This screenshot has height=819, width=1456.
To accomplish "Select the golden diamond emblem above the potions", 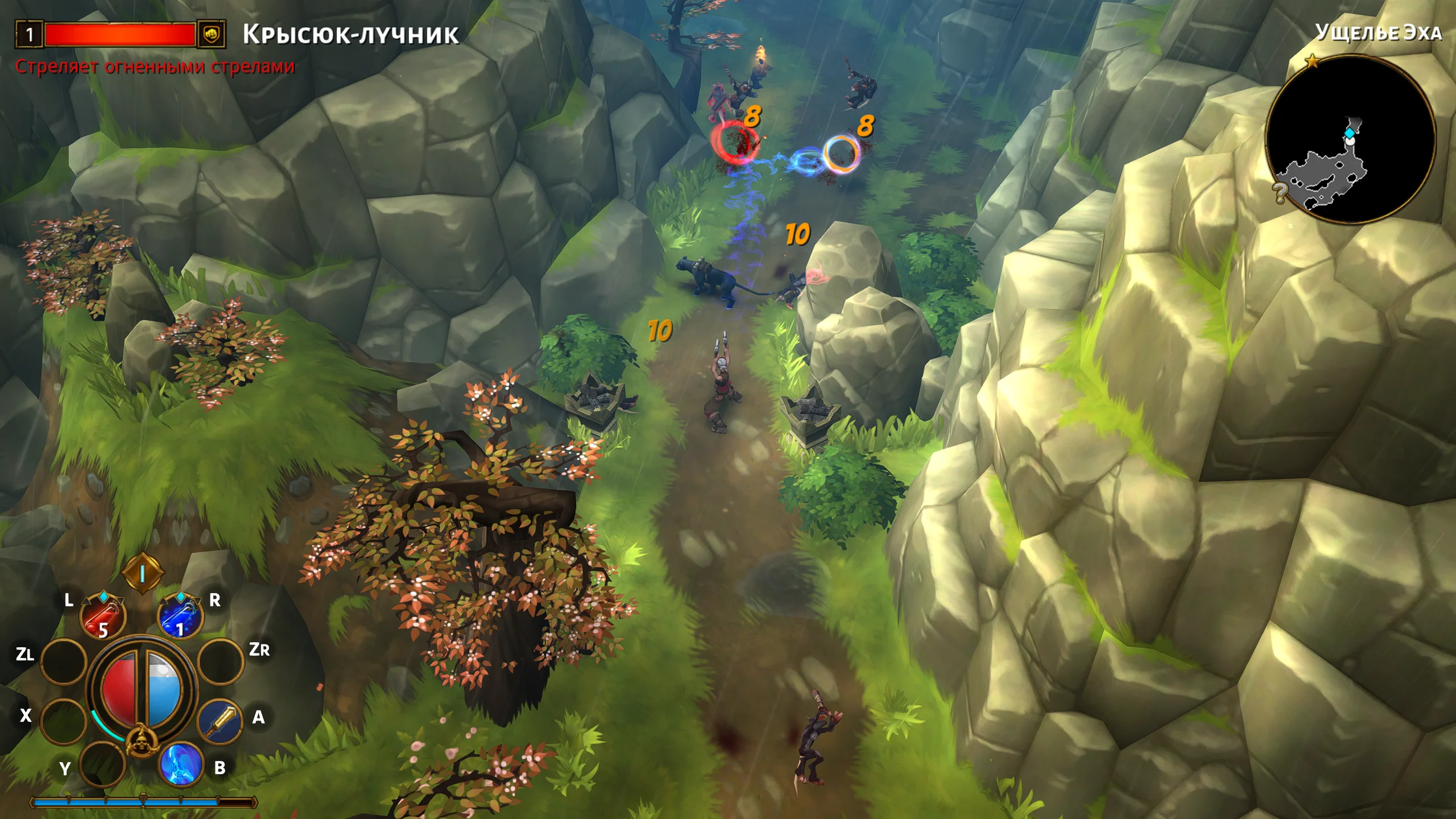I will (x=142, y=573).
